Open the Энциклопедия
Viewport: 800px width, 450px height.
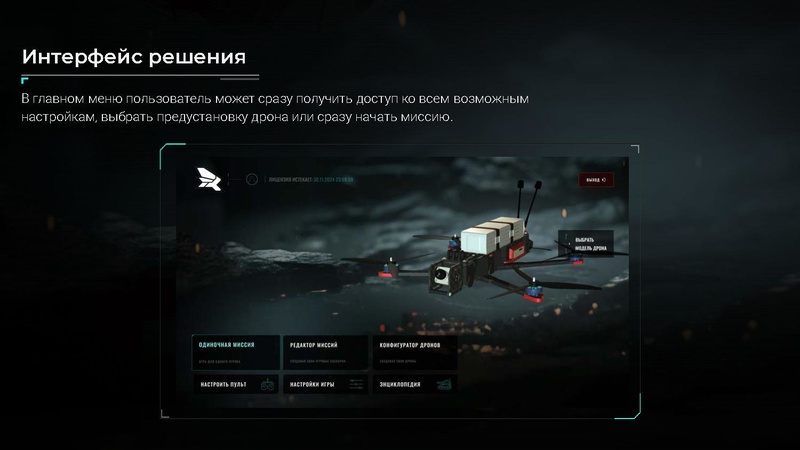tap(415, 384)
